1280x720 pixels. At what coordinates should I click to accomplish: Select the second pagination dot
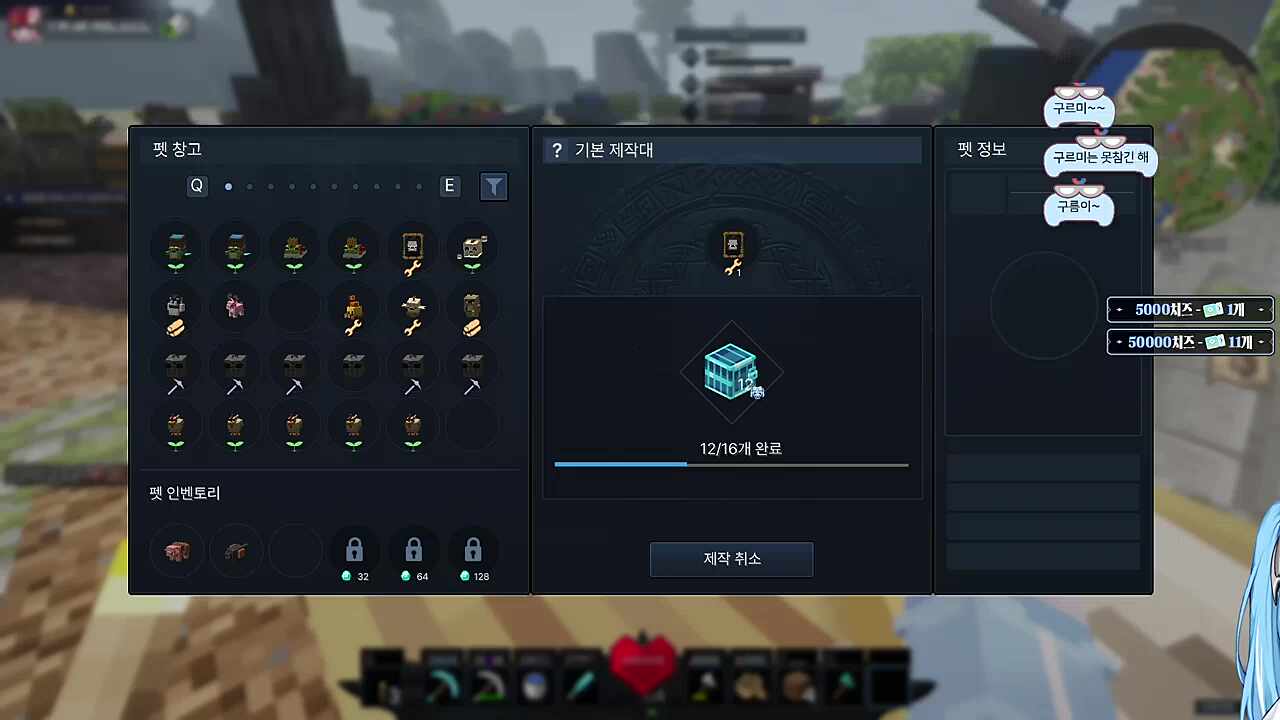(249, 186)
